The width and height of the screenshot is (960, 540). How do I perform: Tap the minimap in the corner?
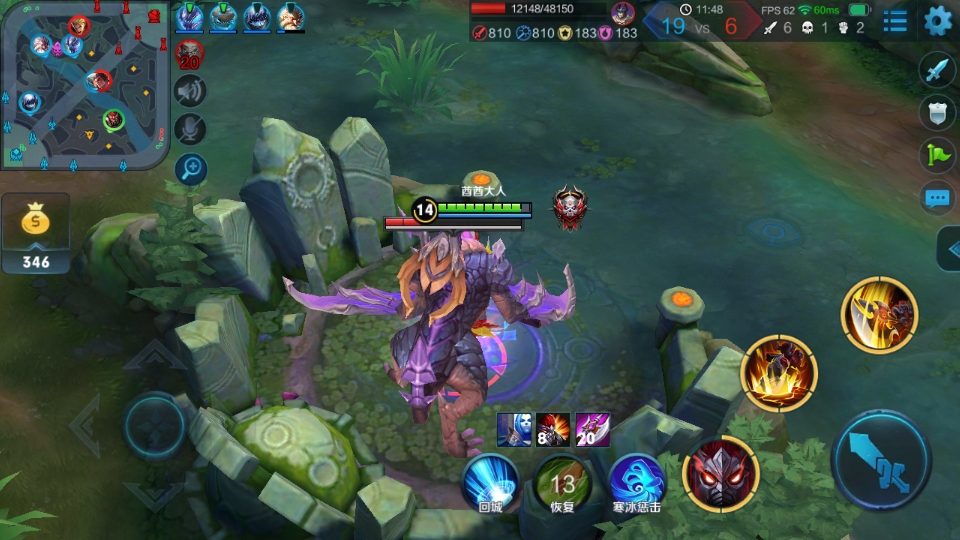84,84
